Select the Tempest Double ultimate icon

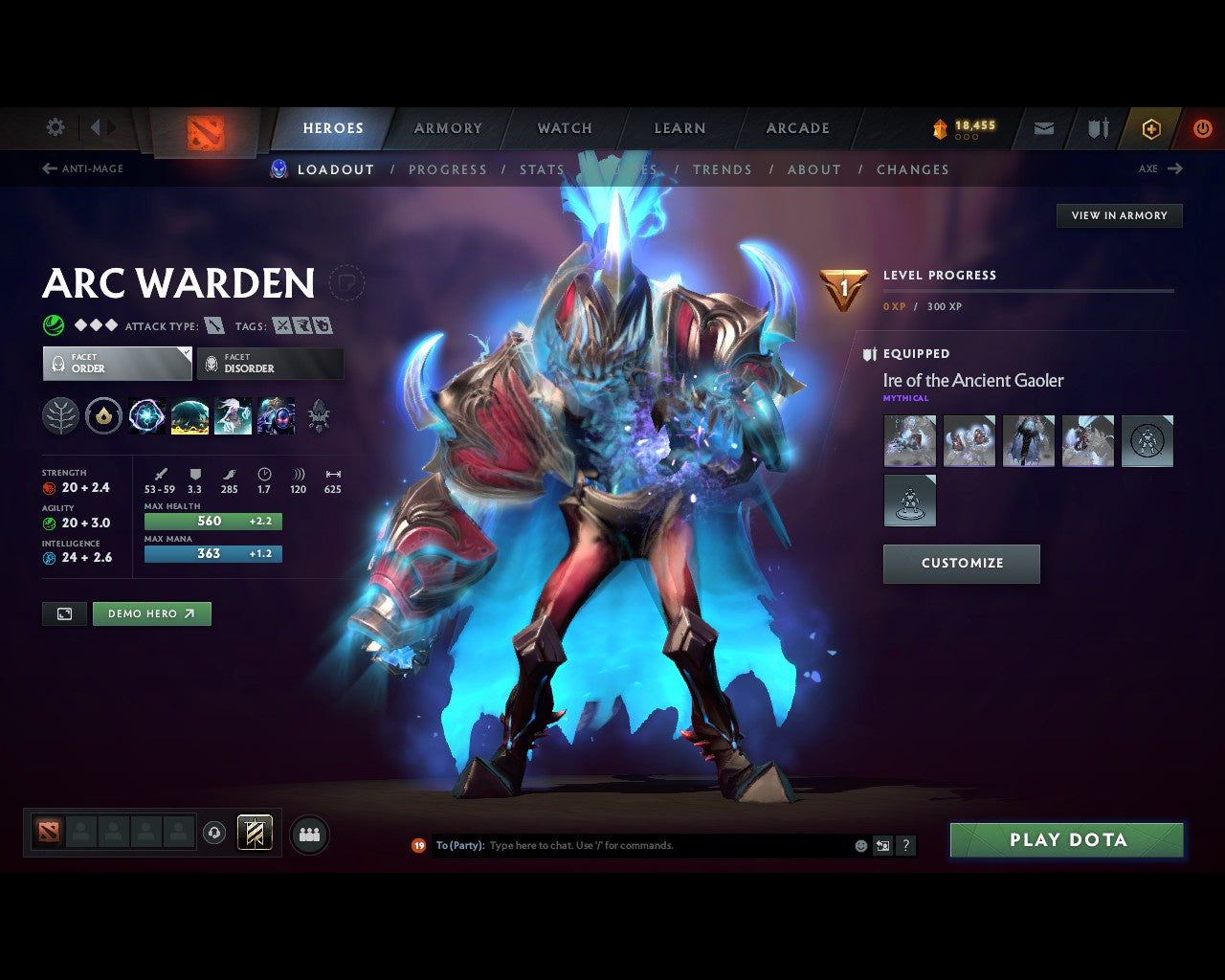[x=276, y=416]
